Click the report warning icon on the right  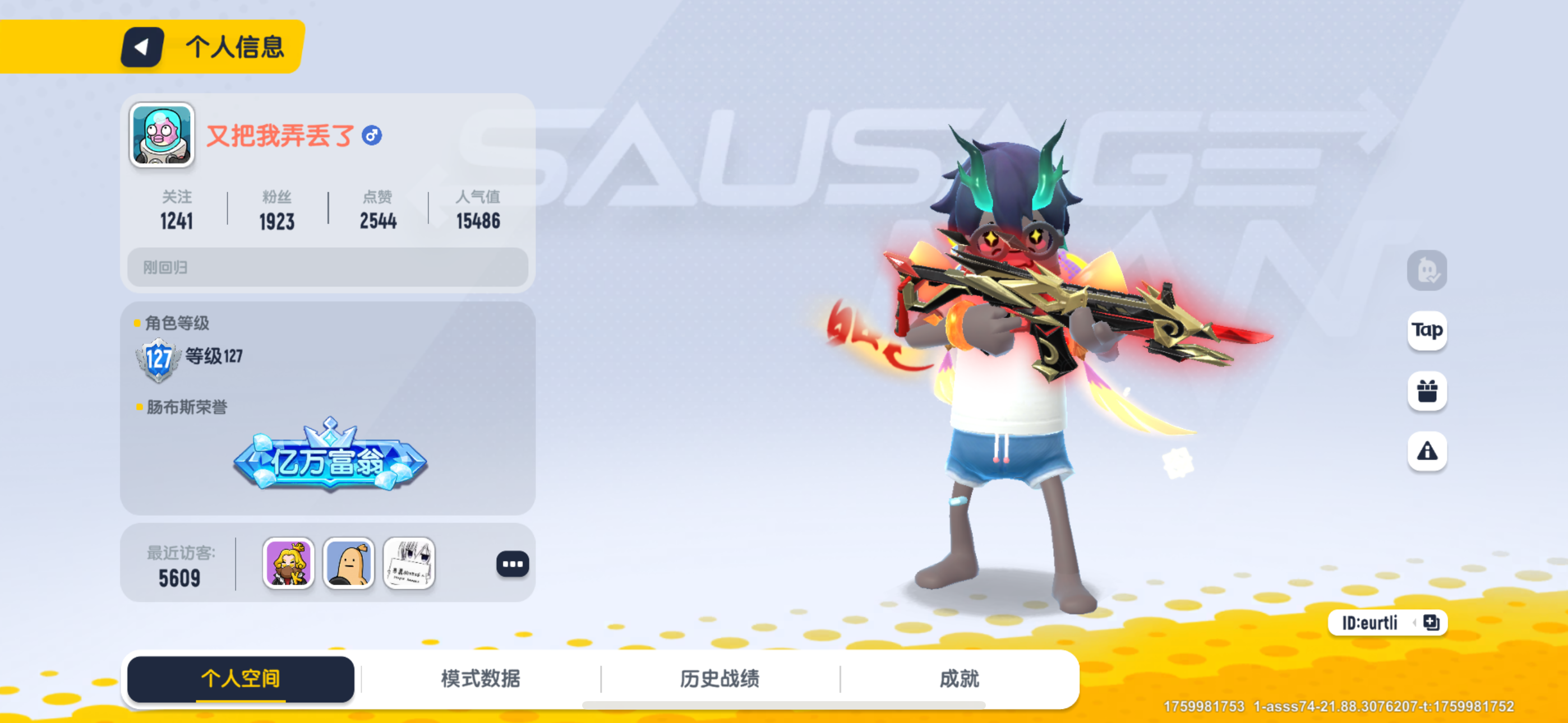click(x=1427, y=451)
